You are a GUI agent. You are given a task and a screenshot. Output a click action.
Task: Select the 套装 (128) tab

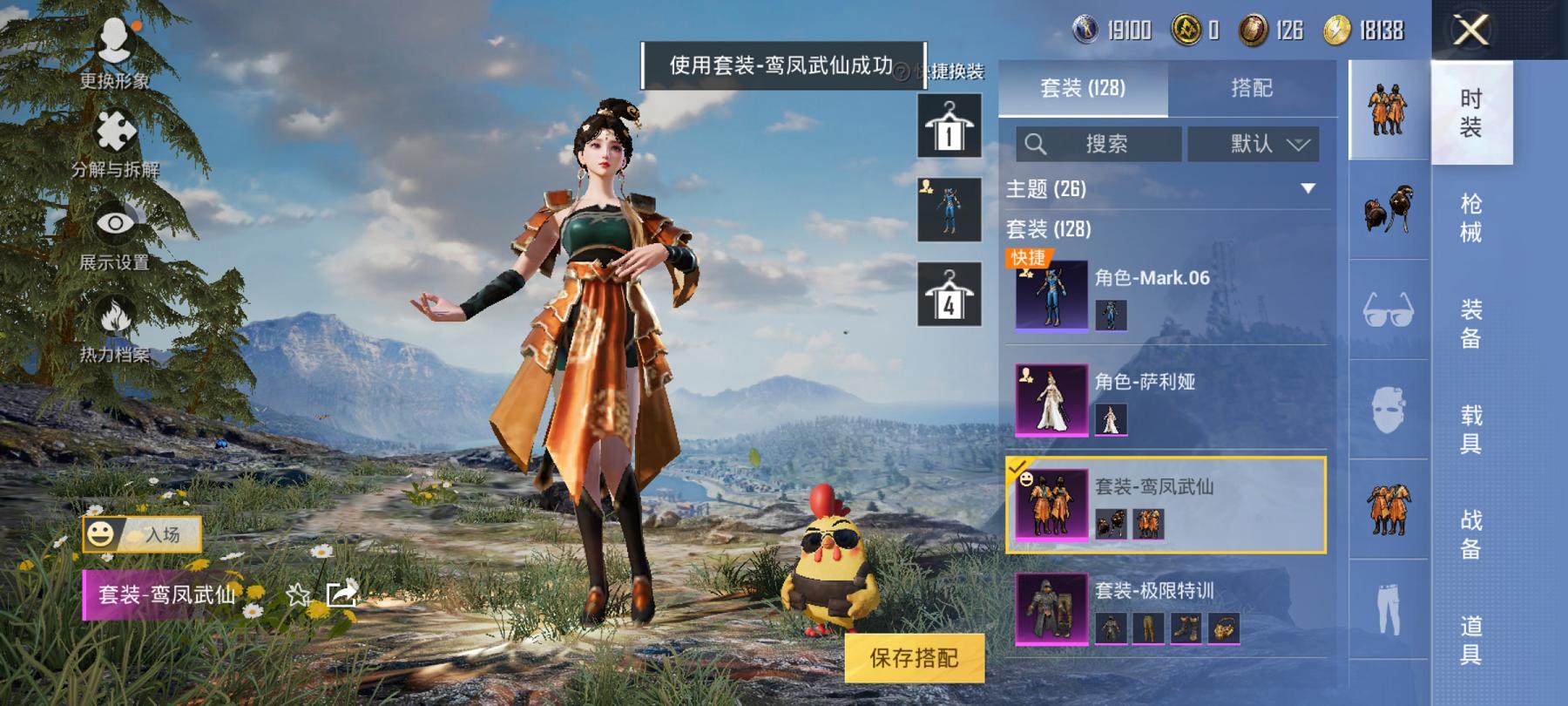(1083, 88)
